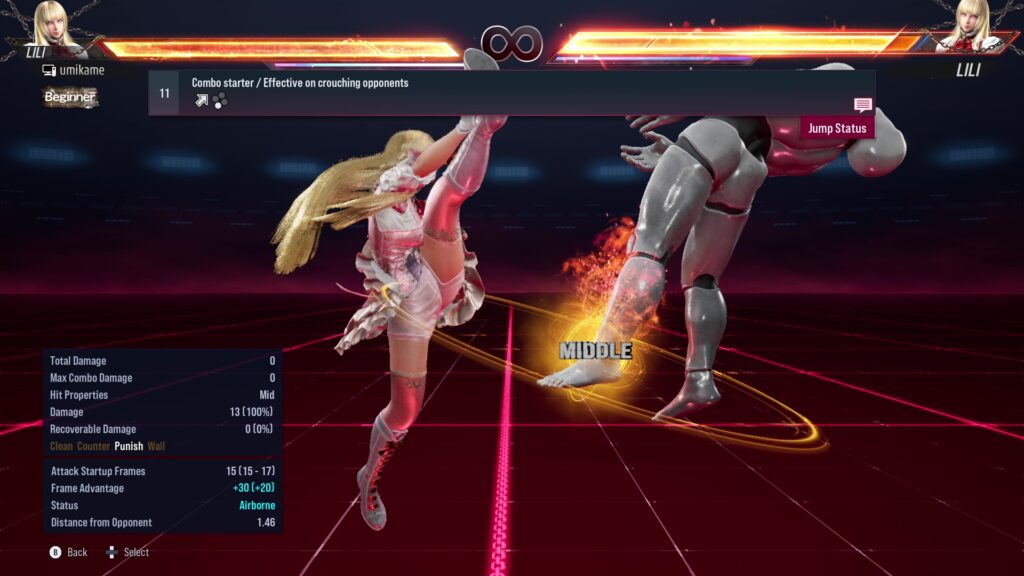
Task: Click the Jump Status property tag
Action: click(837, 128)
